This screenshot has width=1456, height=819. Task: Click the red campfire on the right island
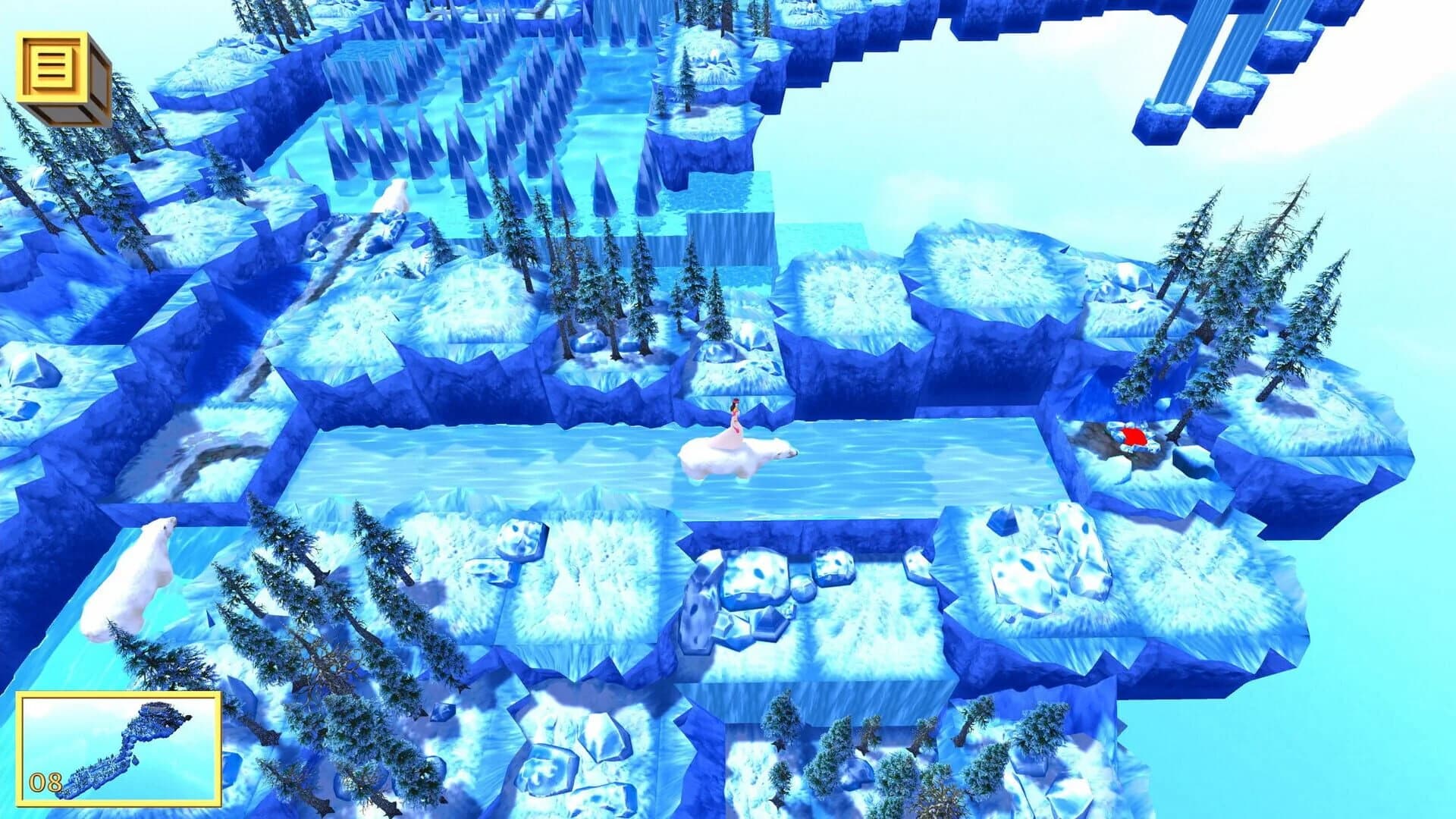(1135, 438)
